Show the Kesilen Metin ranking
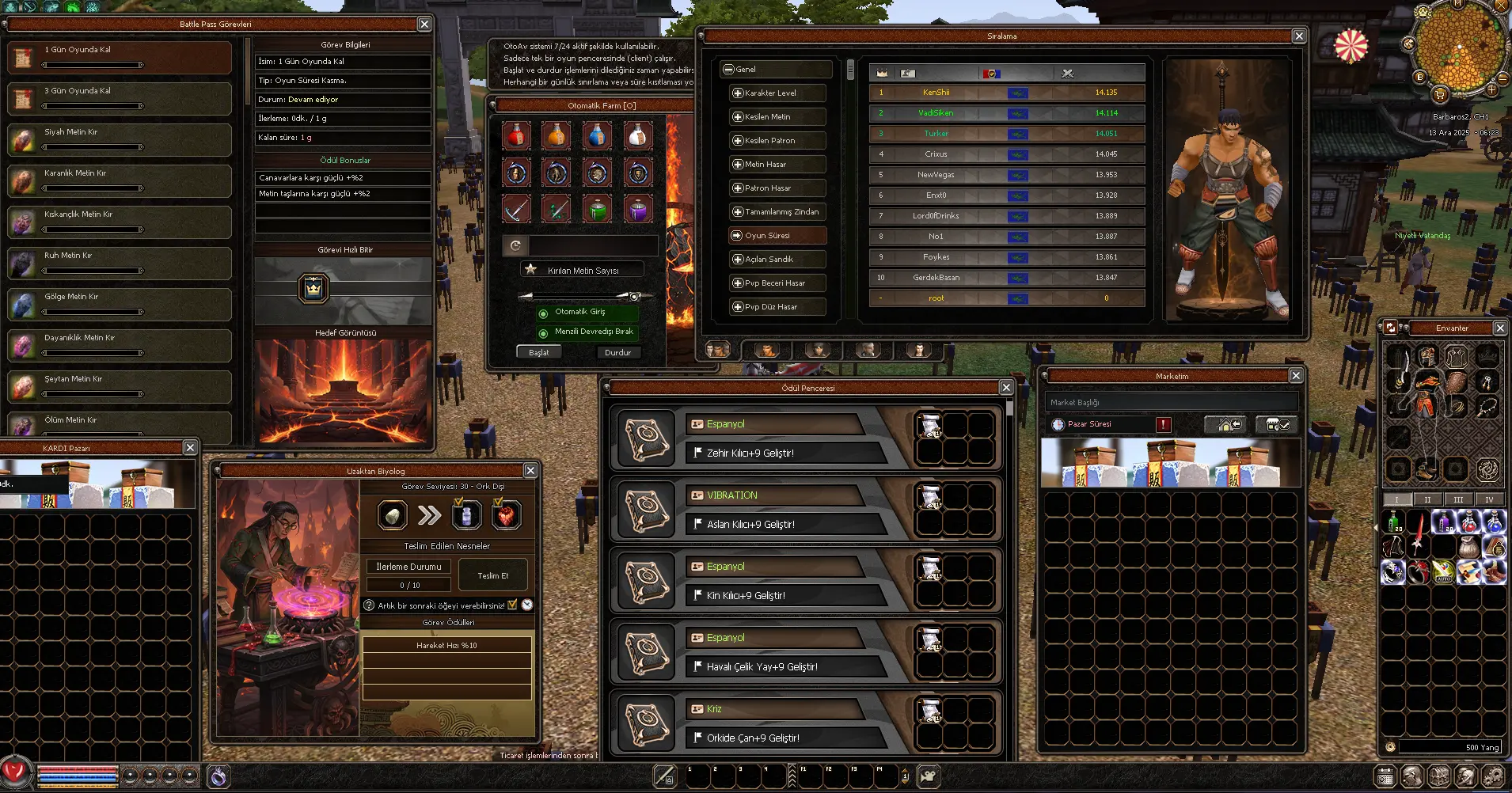1512x793 pixels. point(777,117)
